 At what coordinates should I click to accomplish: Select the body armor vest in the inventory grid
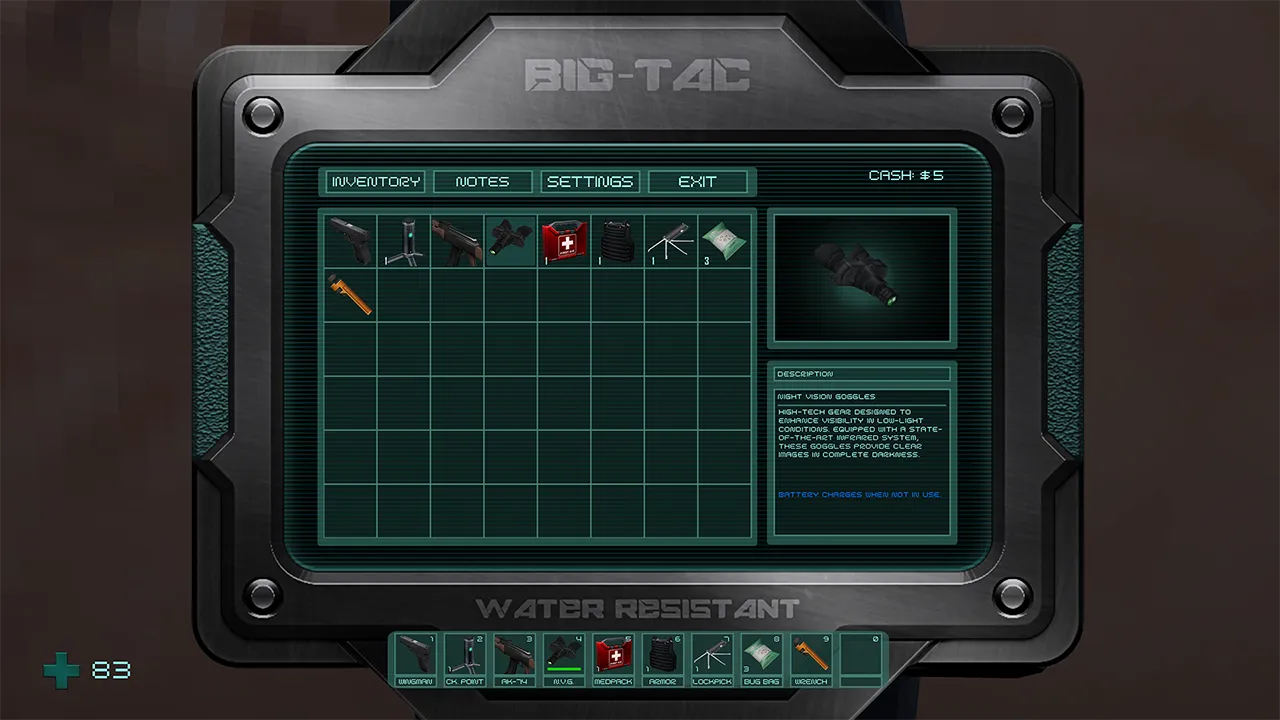[x=617, y=241]
